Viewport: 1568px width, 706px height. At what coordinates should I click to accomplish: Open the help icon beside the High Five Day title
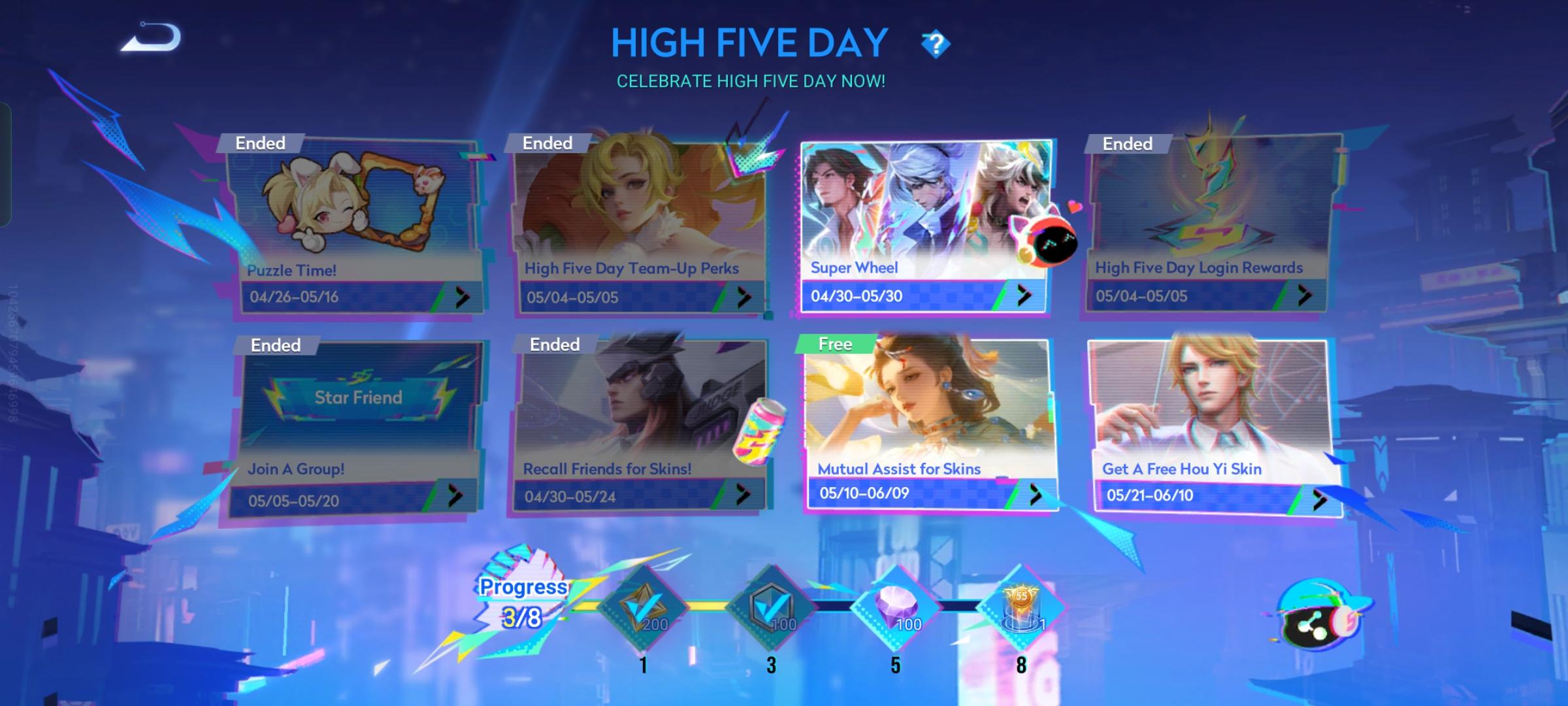934,44
